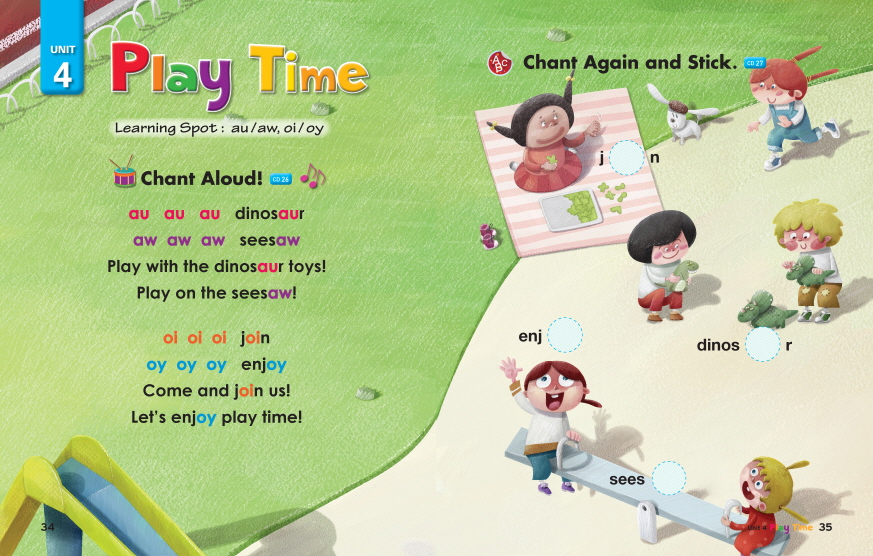This screenshot has height=556, width=873.
Task: Choose the blank circle in "dinos_r"
Action: tap(763, 345)
